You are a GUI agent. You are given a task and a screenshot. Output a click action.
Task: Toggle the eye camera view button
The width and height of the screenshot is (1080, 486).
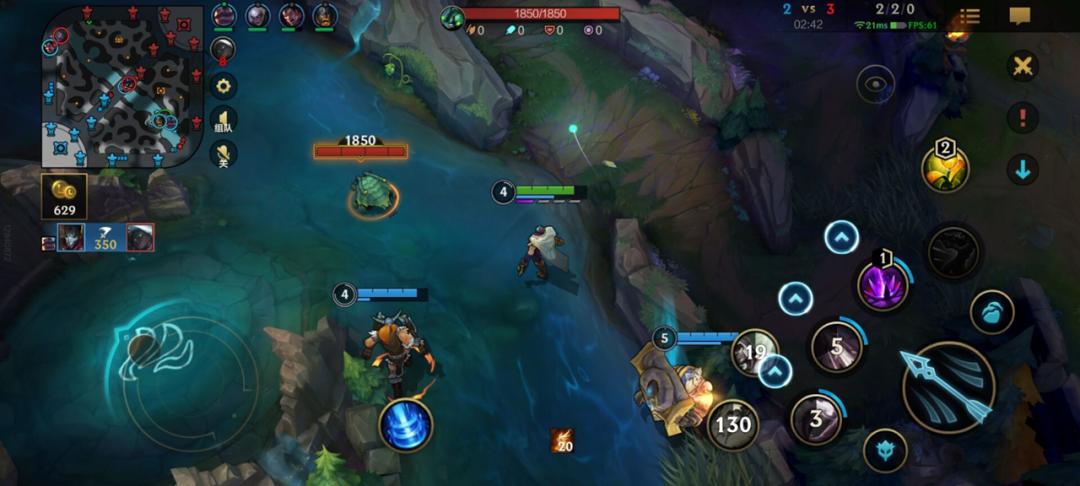(x=875, y=84)
